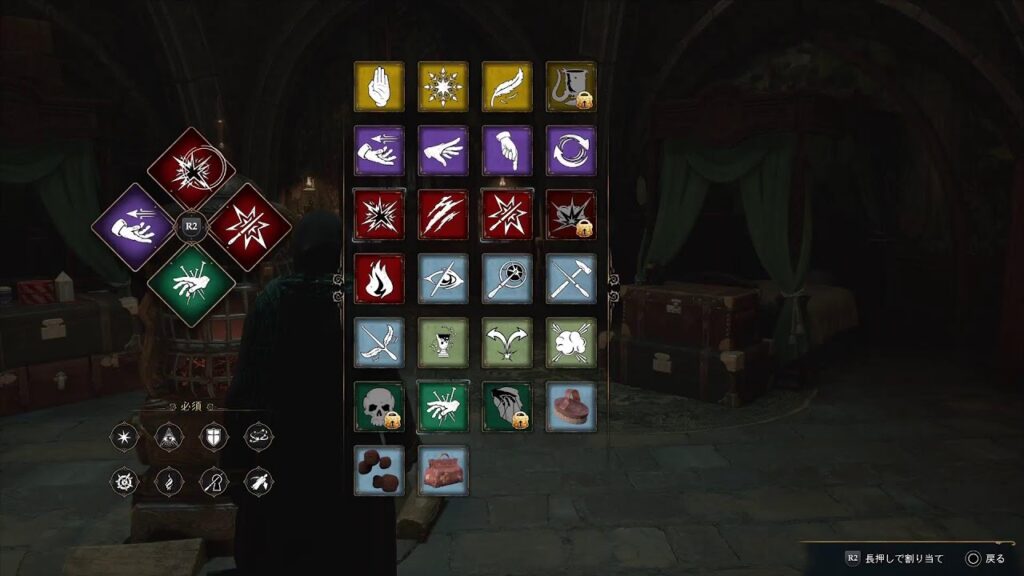This screenshot has width=1024, height=576.
Task: Pick the Descendo downward pointing hand spell
Action: tap(507, 151)
